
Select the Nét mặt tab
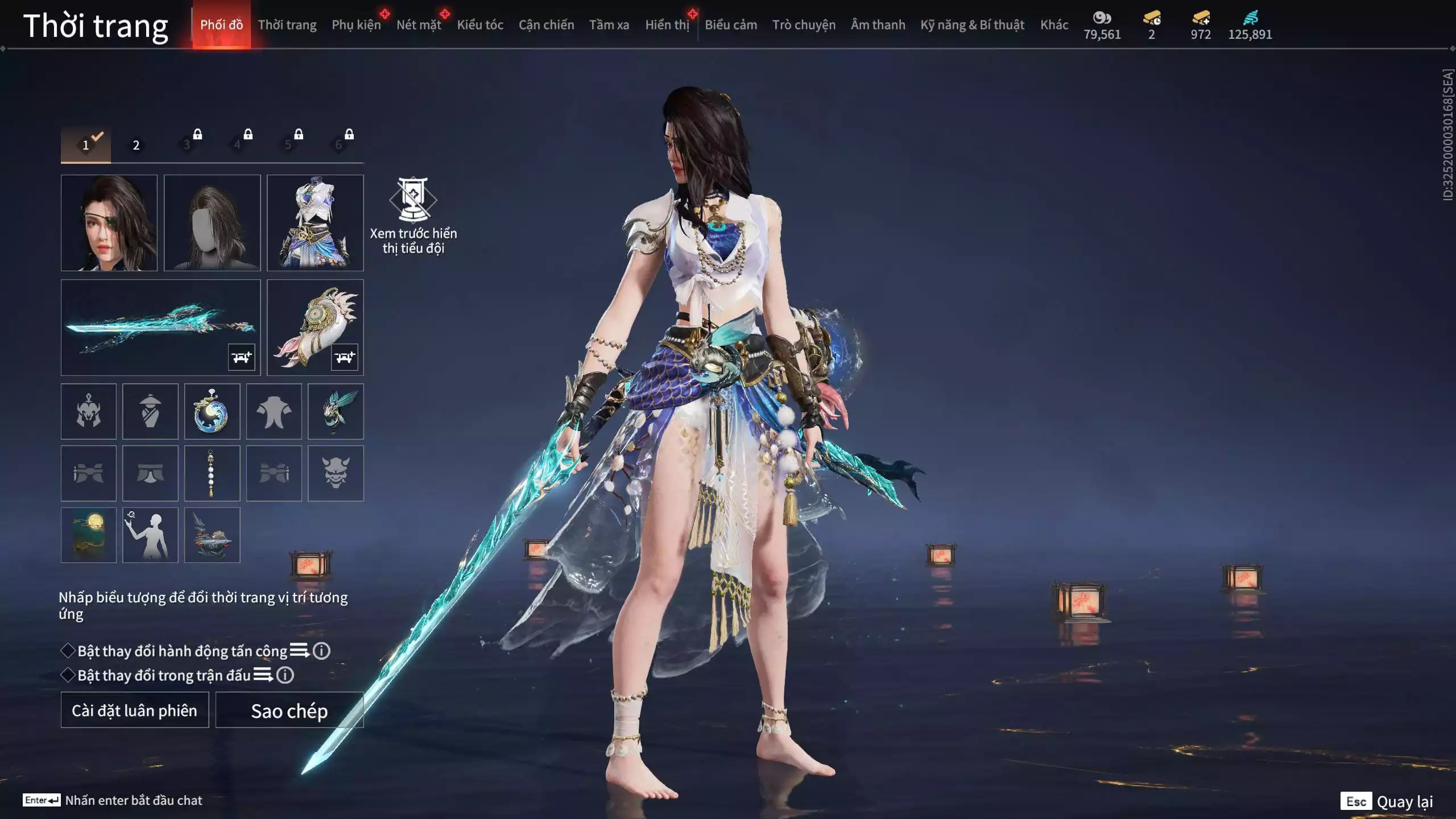click(419, 25)
